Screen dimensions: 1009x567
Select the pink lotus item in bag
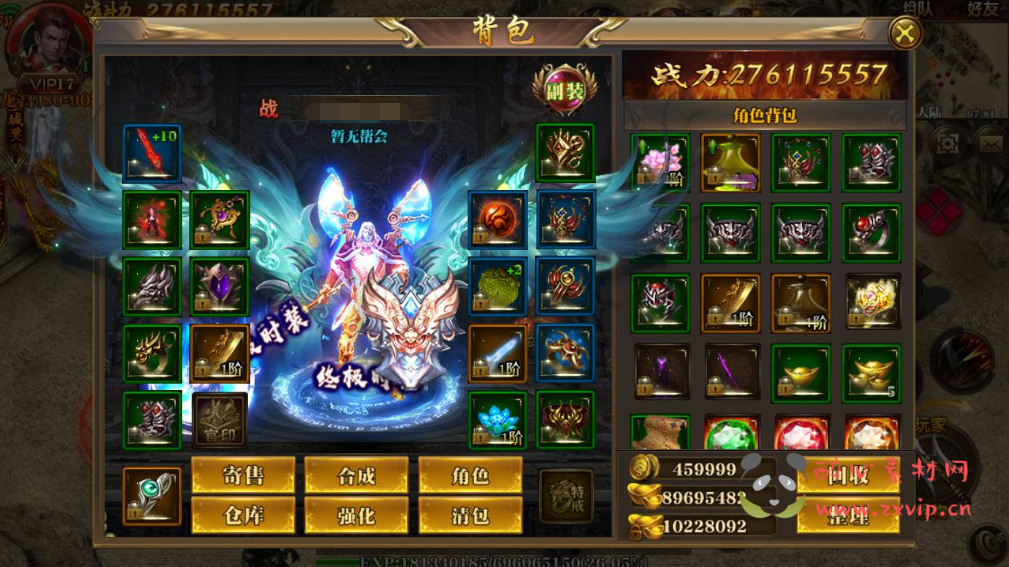pyautogui.click(x=660, y=162)
